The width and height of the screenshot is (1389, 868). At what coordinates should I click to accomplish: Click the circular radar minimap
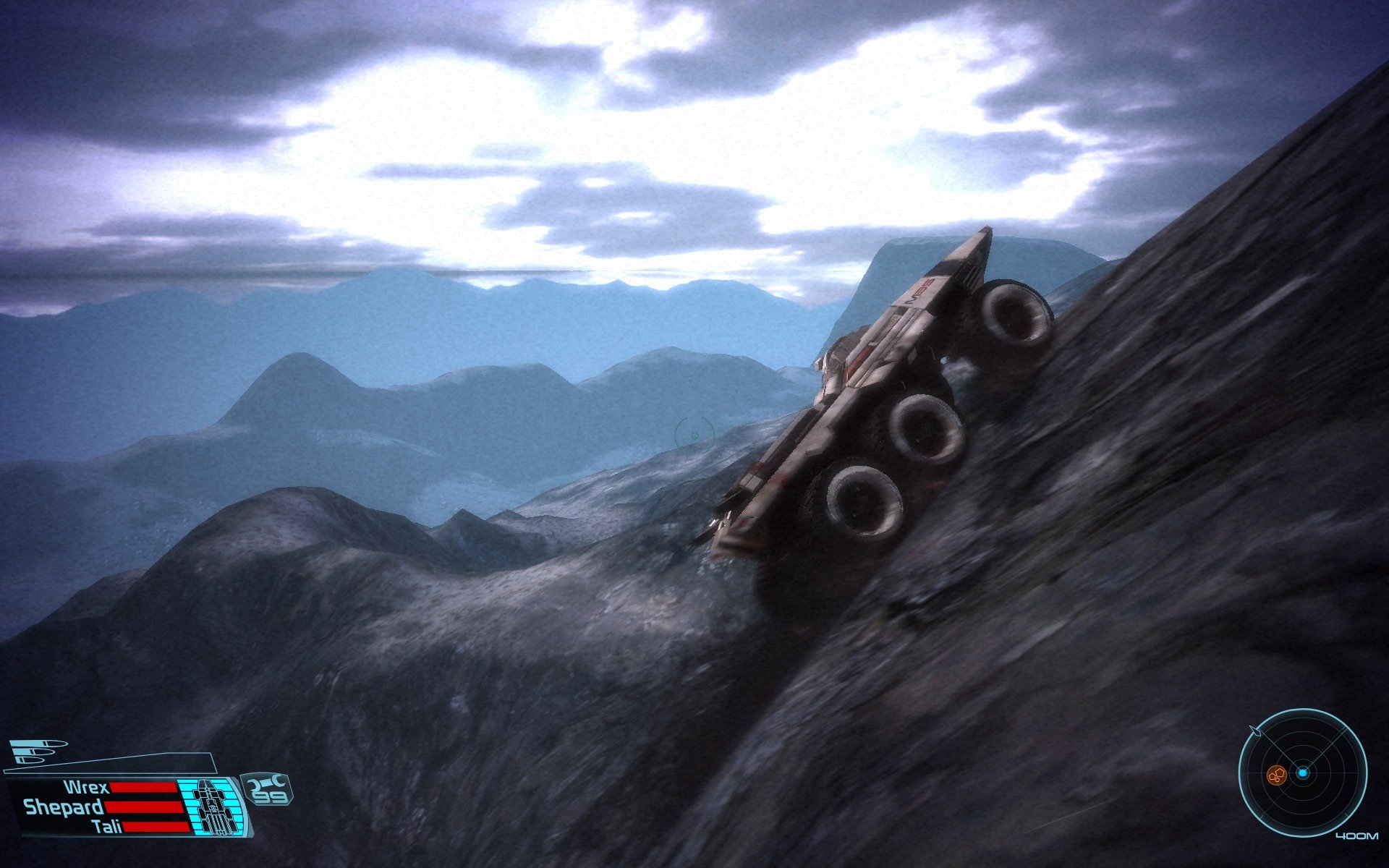[1301, 772]
